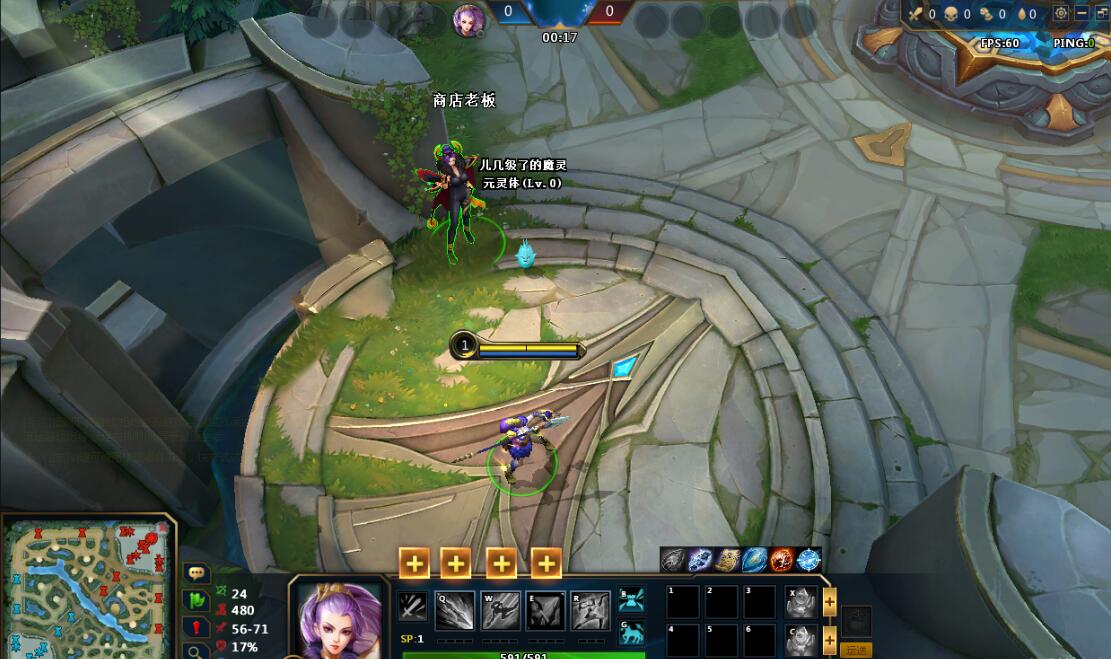Activate the W ability icon
Image resolution: width=1111 pixels, height=659 pixels.
tap(500, 611)
